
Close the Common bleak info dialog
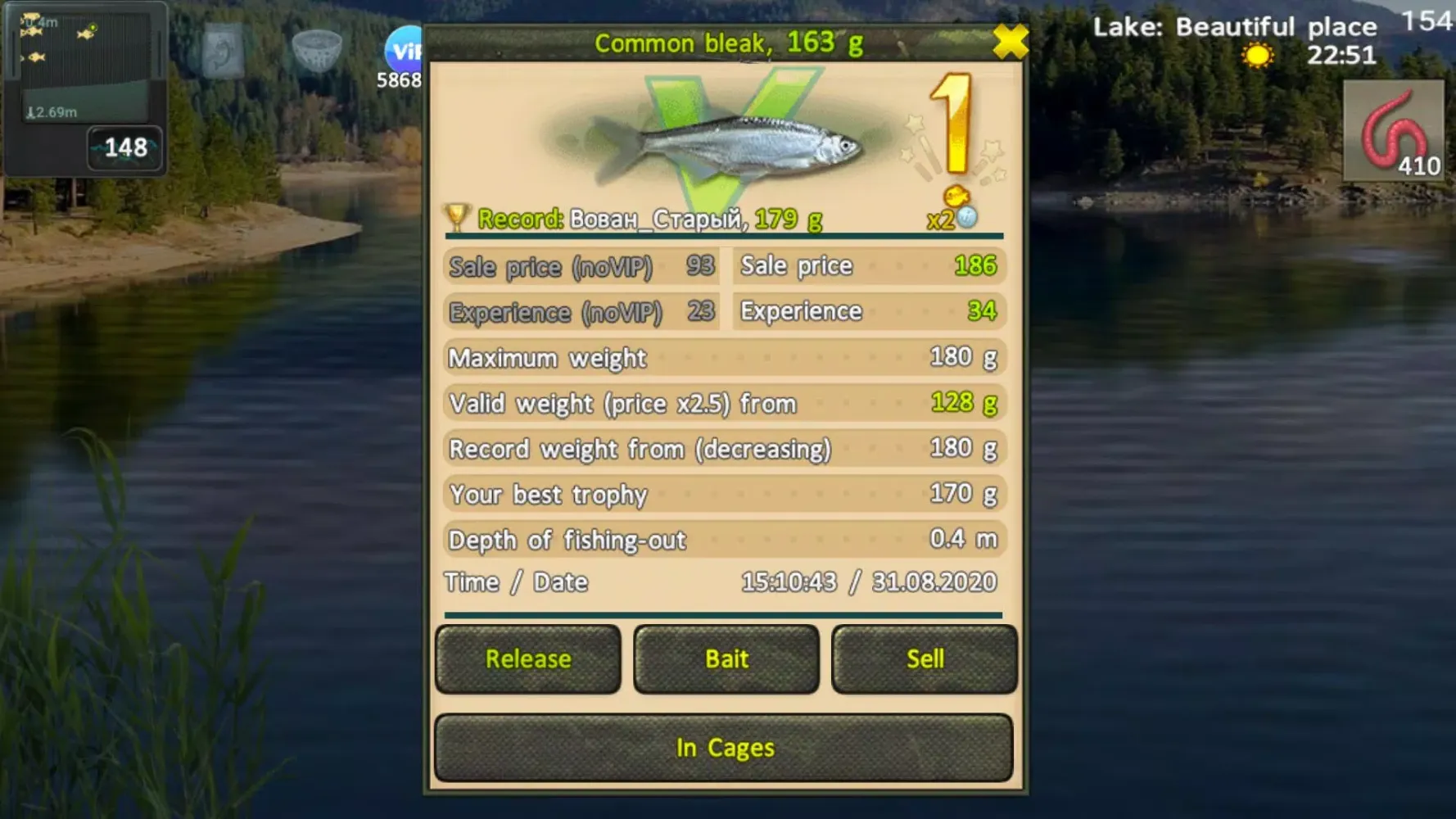pyautogui.click(x=1011, y=43)
